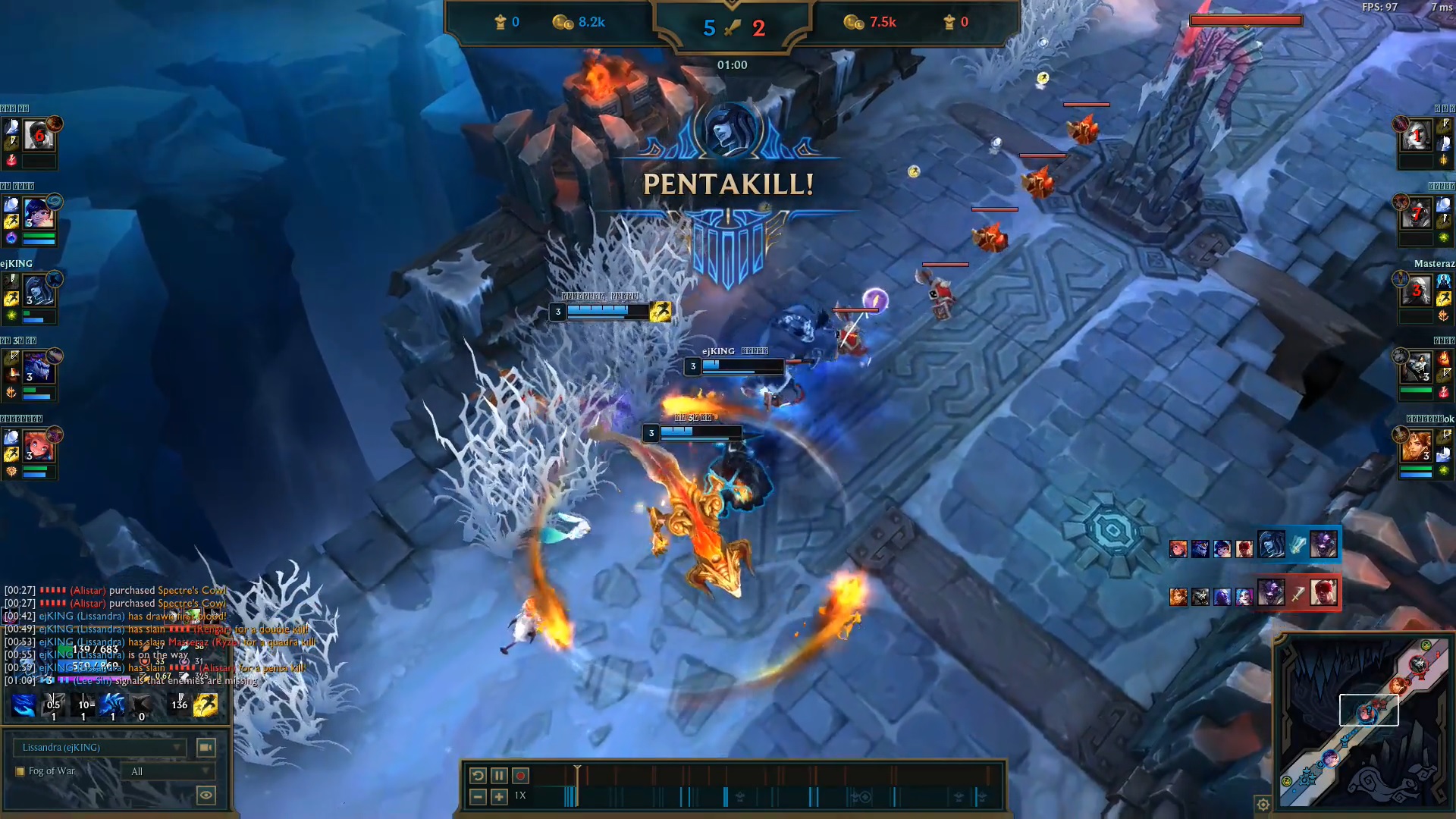The height and width of the screenshot is (819, 1456).
Task: Select the top-left team champion portrait with level 6
Action: tap(38, 136)
